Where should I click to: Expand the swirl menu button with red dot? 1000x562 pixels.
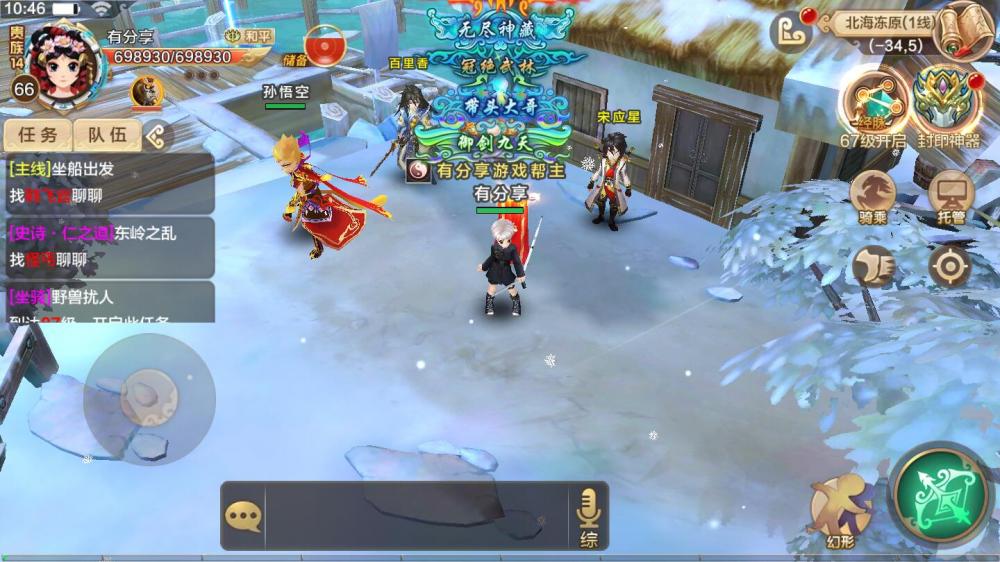[x=790, y=31]
